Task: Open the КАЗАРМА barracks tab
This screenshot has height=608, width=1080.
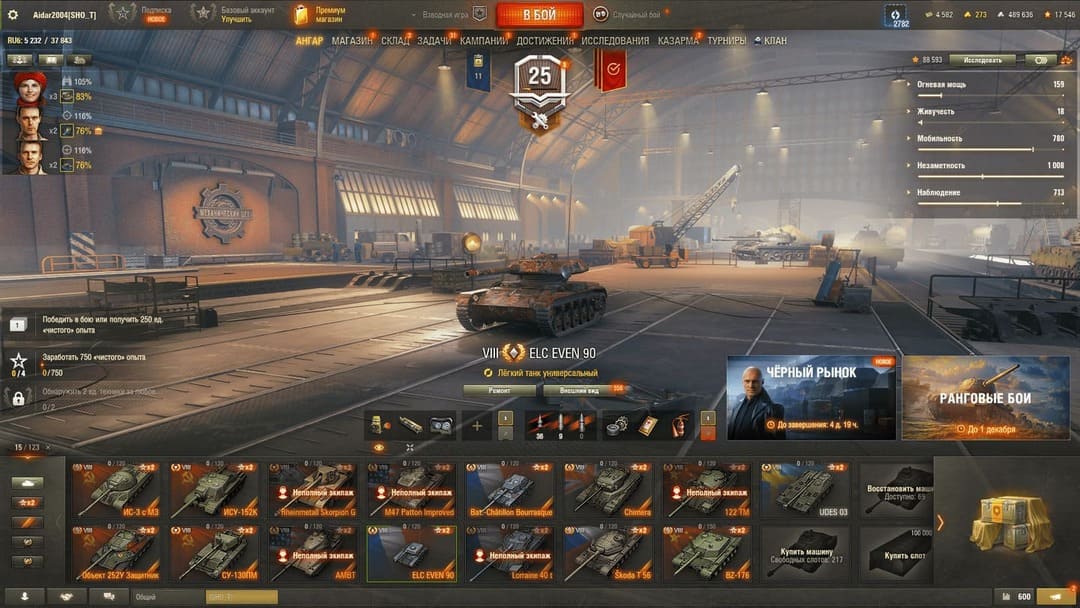Action: point(678,41)
